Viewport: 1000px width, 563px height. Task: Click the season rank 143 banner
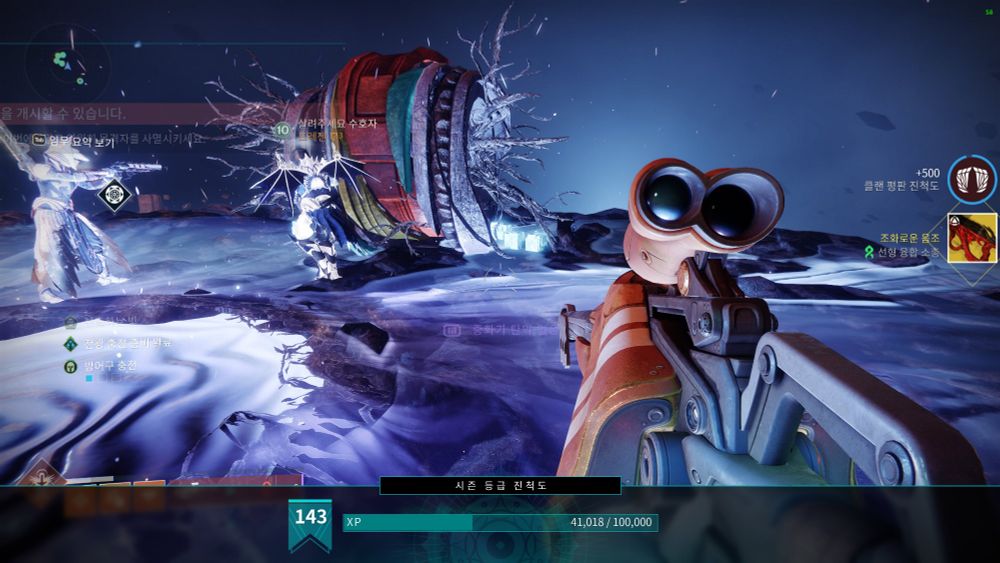click(310, 523)
